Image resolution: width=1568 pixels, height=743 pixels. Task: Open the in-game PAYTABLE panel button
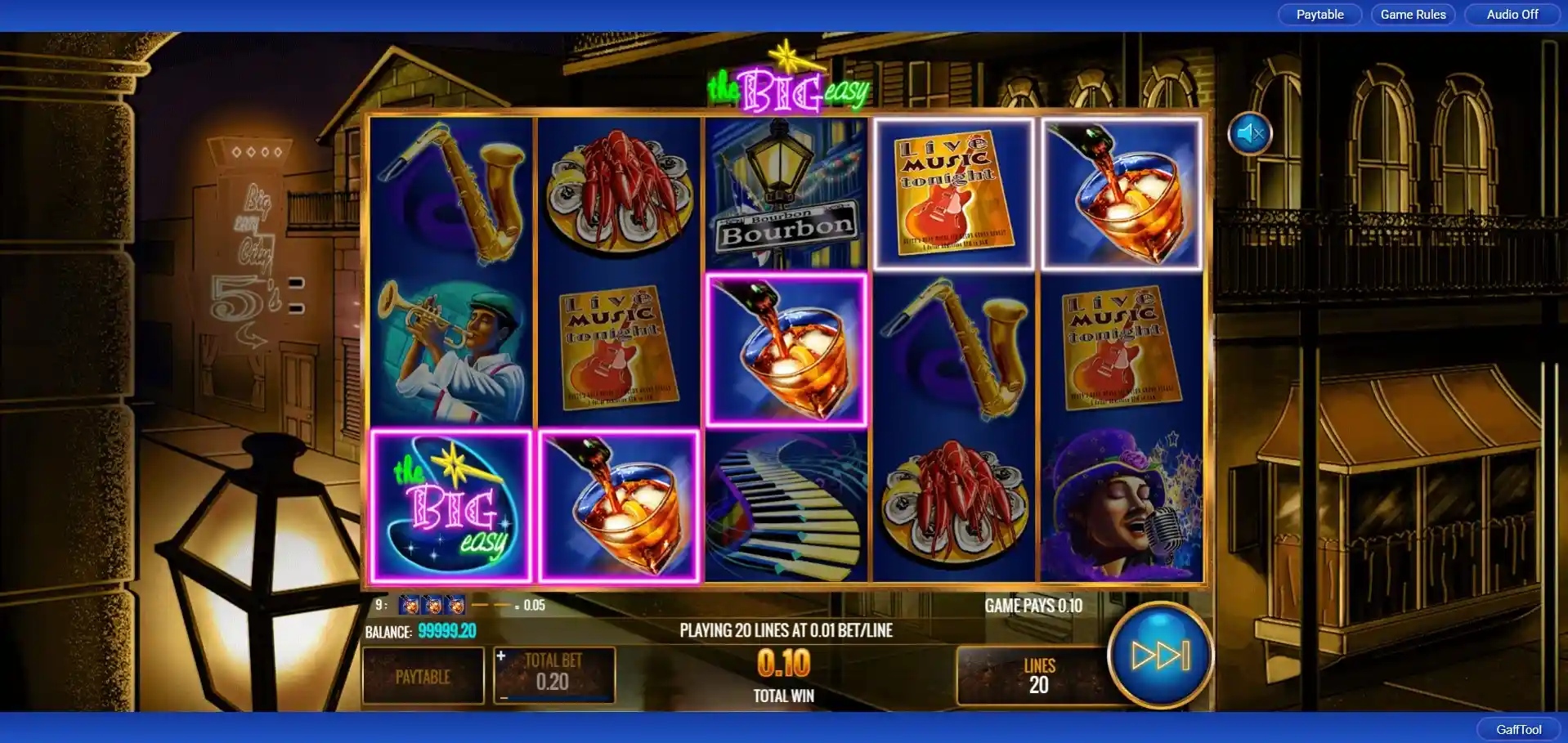pyautogui.click(x=423, y=676)
